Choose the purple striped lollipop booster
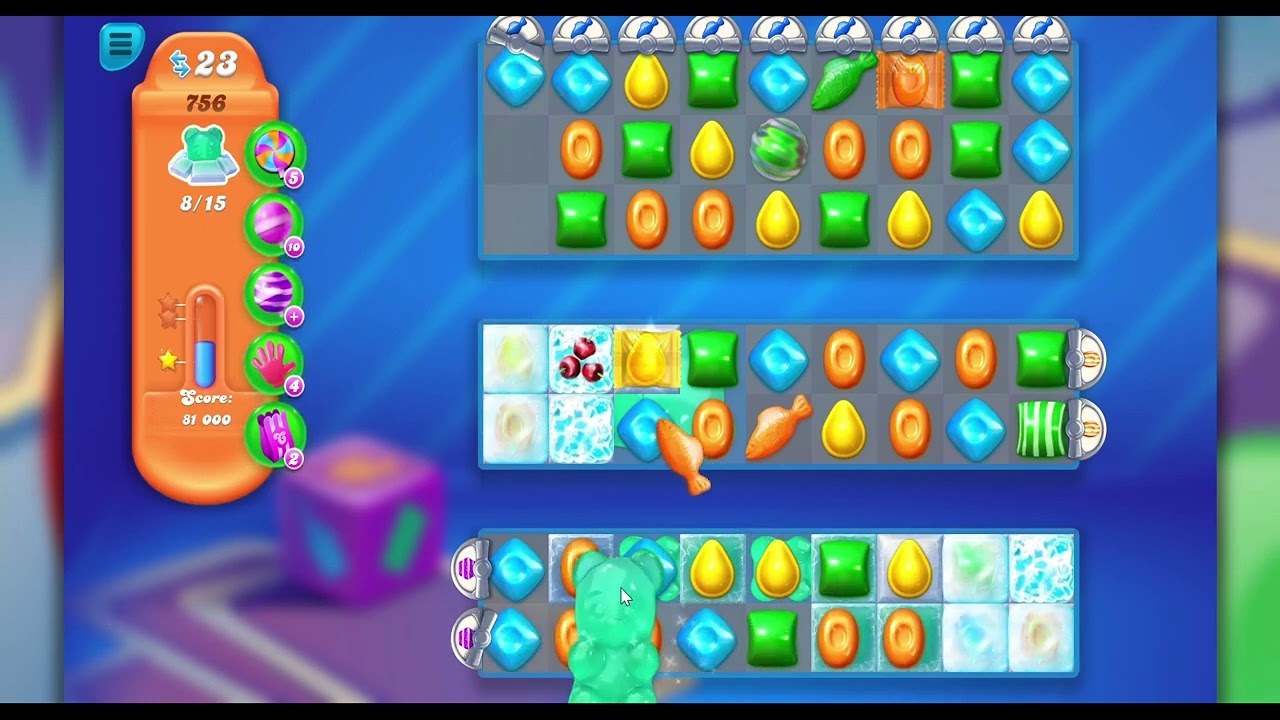This screenshot has height=720, width=1280. [273, 292]
